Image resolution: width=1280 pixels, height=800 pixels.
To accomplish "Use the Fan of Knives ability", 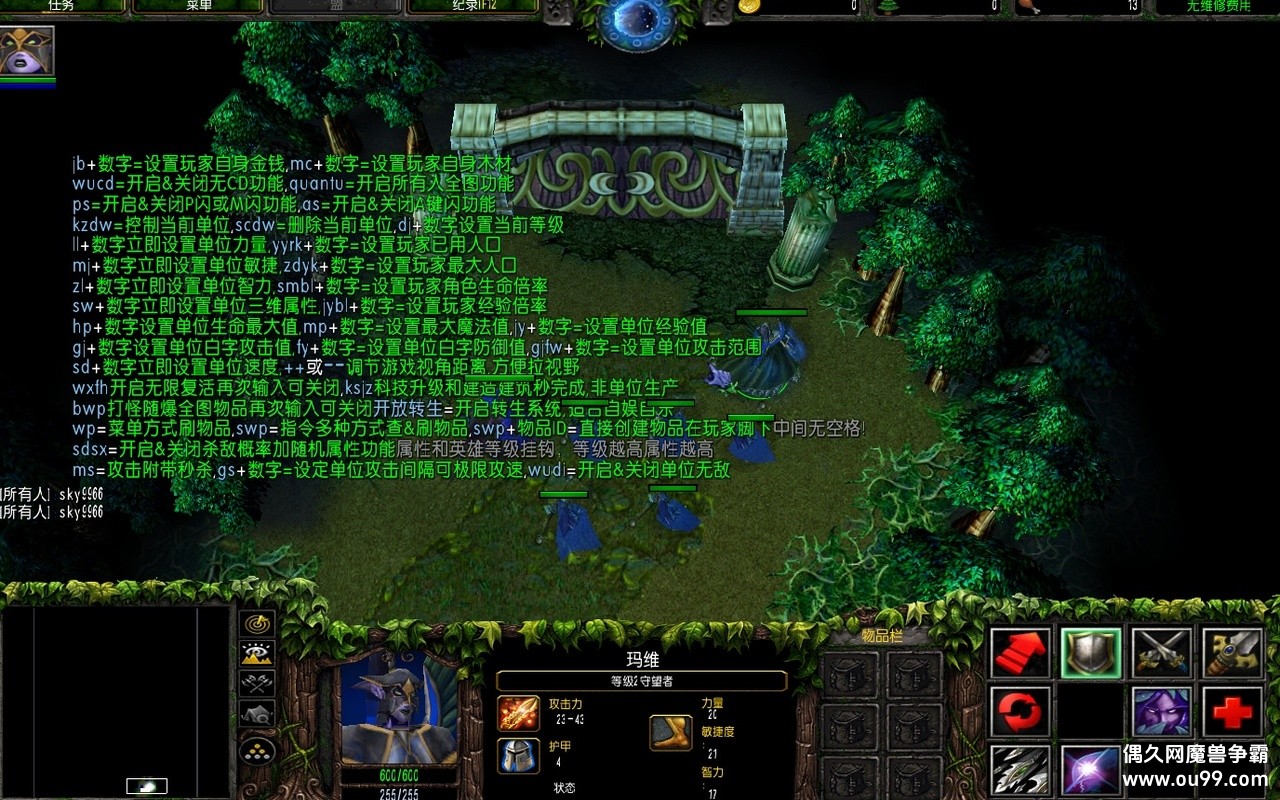I will pos(1021,771).
